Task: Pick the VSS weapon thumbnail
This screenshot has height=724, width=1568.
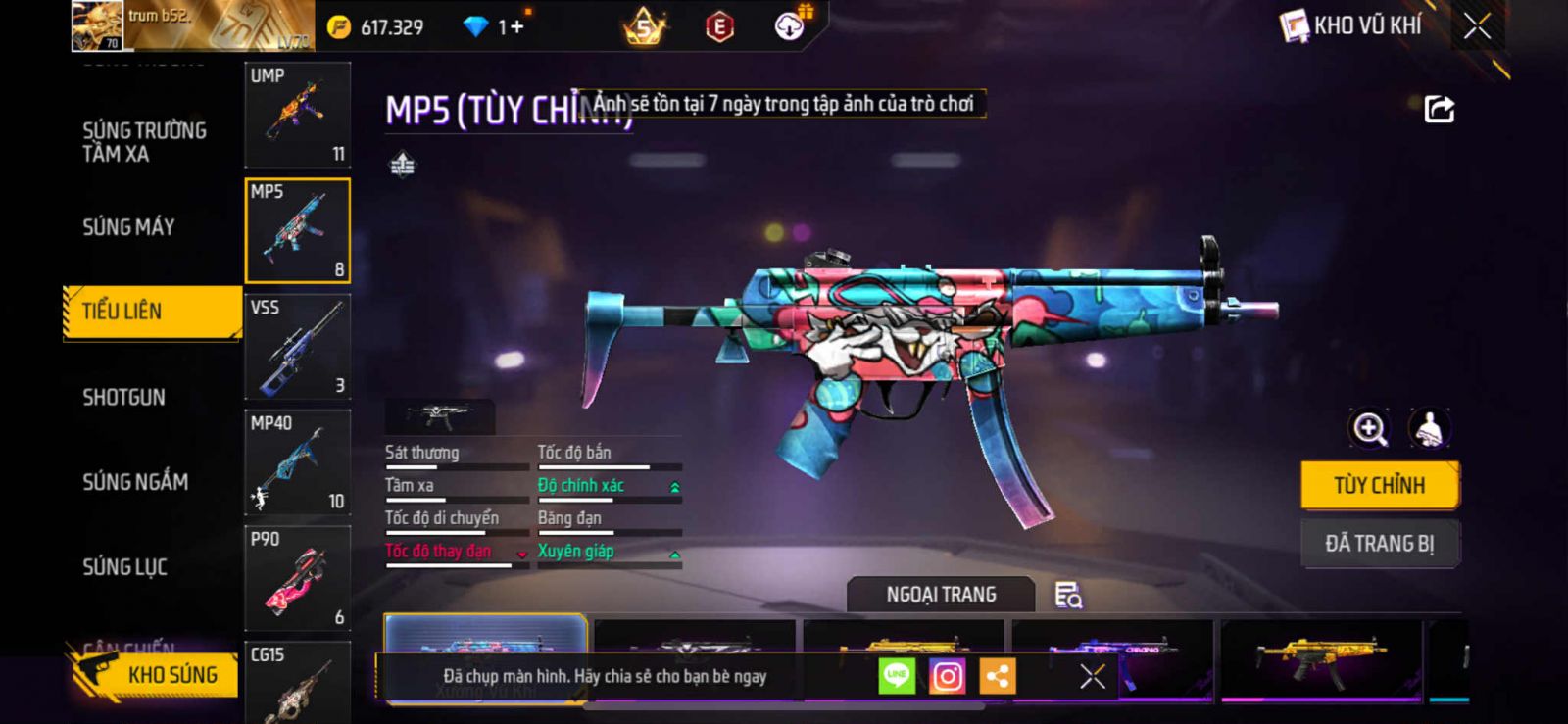Action: 297,347
